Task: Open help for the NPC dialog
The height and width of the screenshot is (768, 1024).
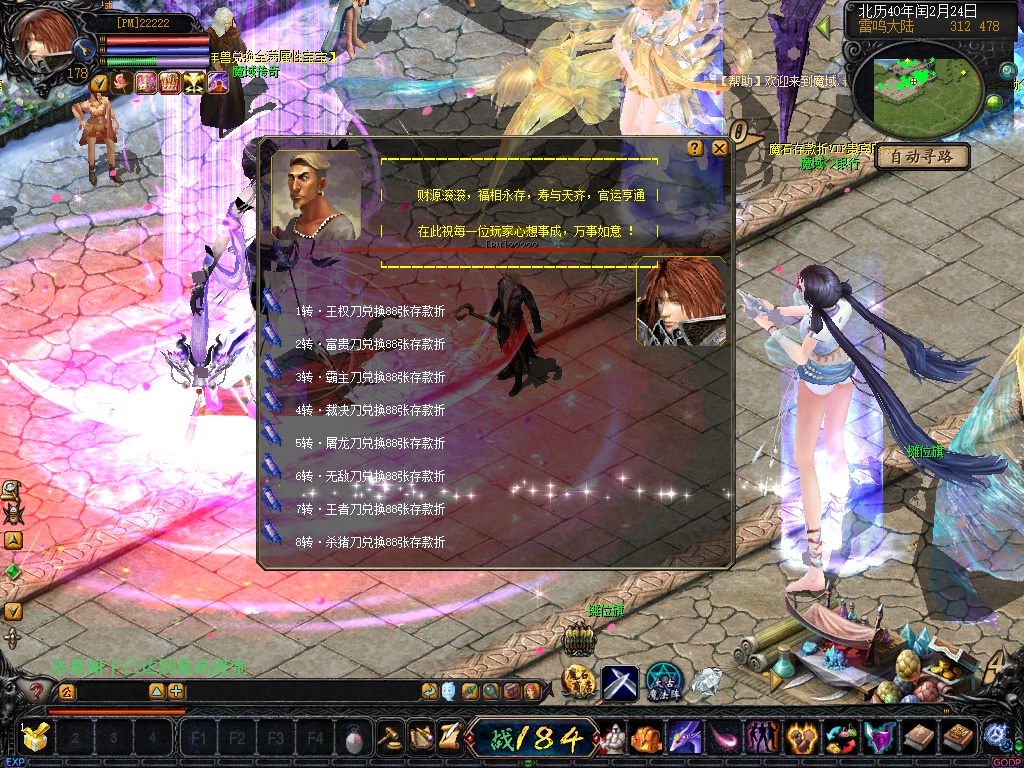Action: tap(695, 148)
